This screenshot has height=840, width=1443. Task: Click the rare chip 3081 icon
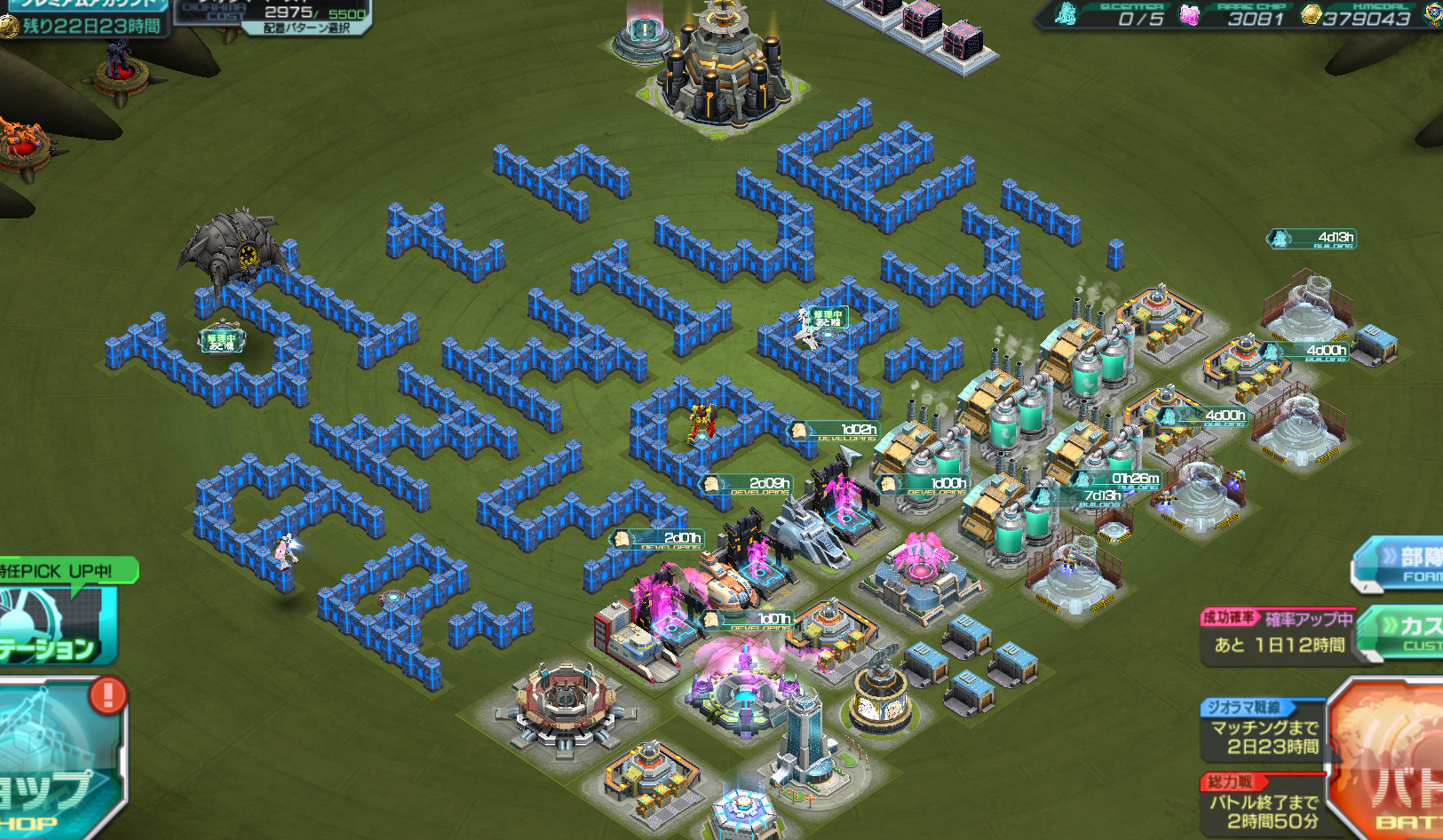[x=1190, y=15]
